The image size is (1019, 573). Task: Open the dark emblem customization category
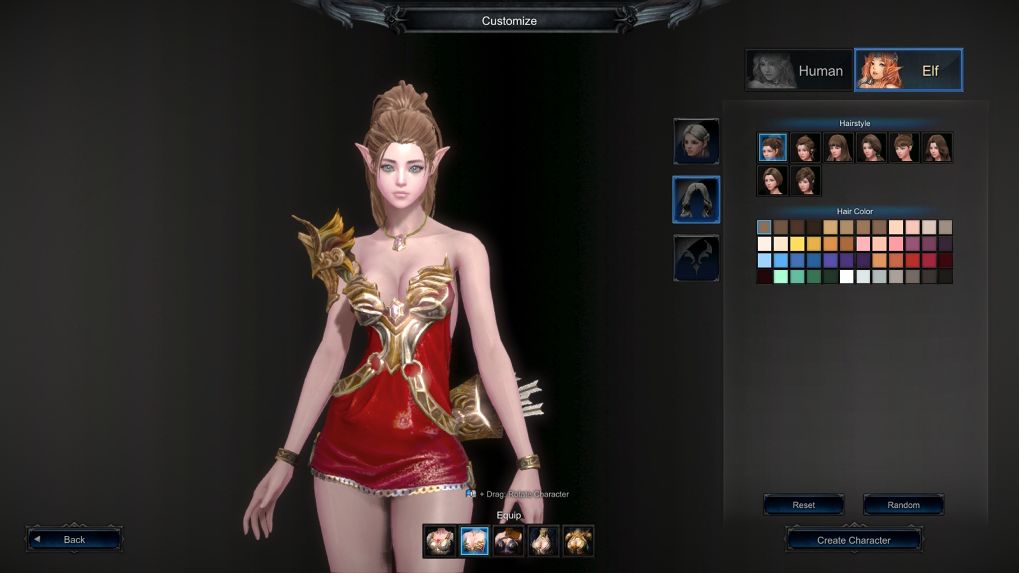point(696,258)
